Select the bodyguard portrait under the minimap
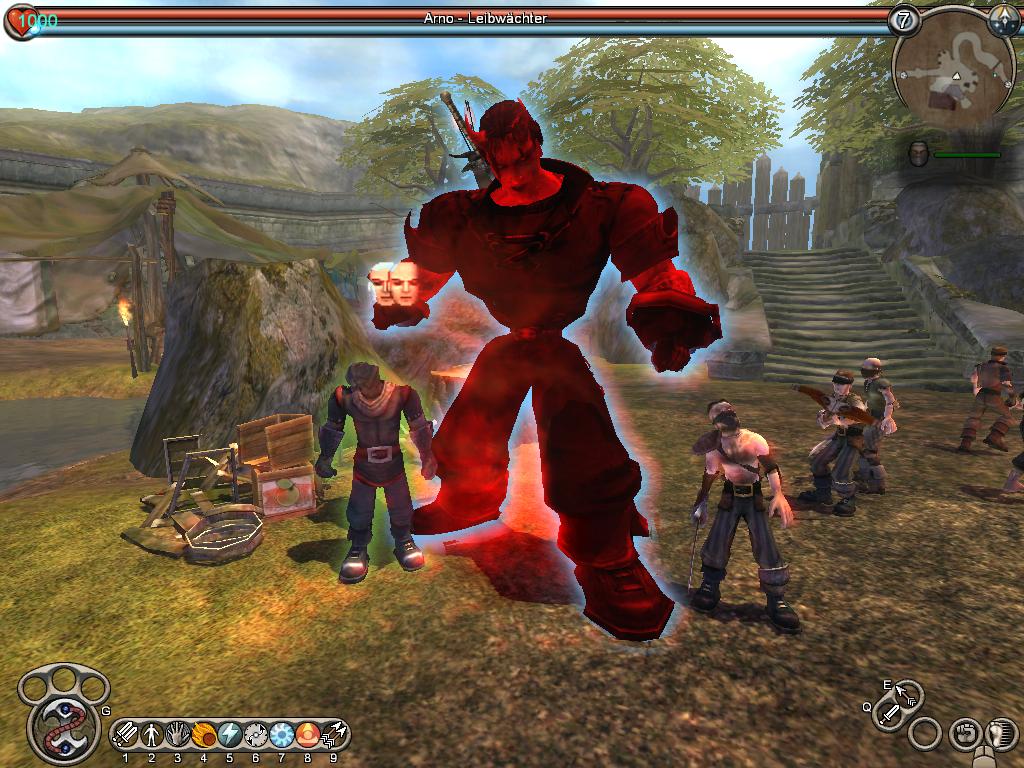Image resolution: width=1024 pixels, height=768 pixels. [920, 154]
